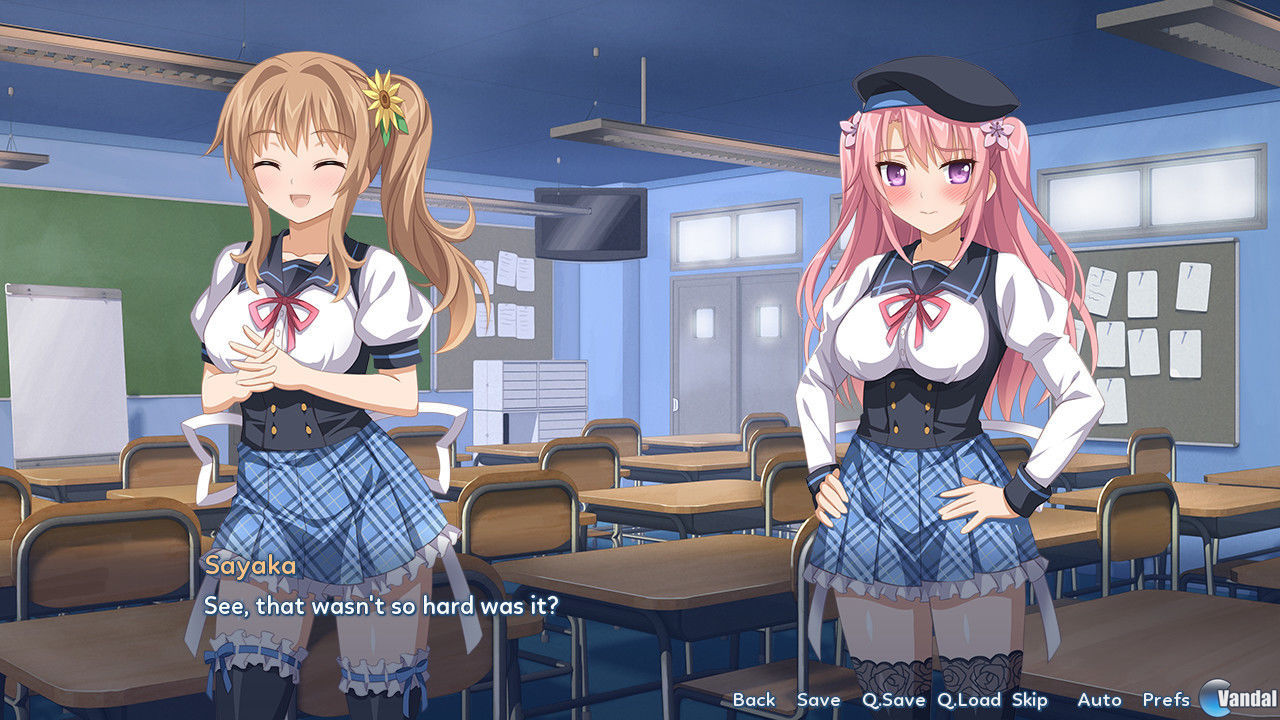Click the Sayaka name label
The height and width of the screenshot is (720, 1280).
coord(248,567)
